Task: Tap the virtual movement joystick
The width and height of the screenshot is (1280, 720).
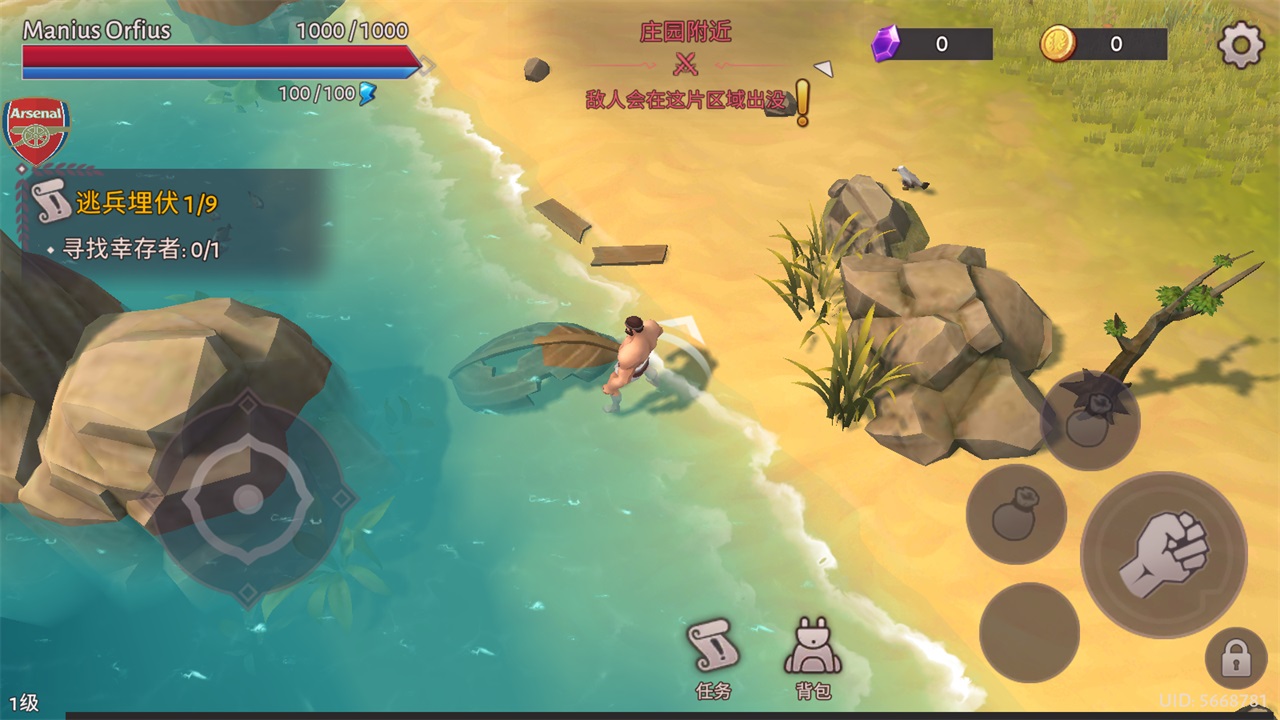Action: coord(248,498)
